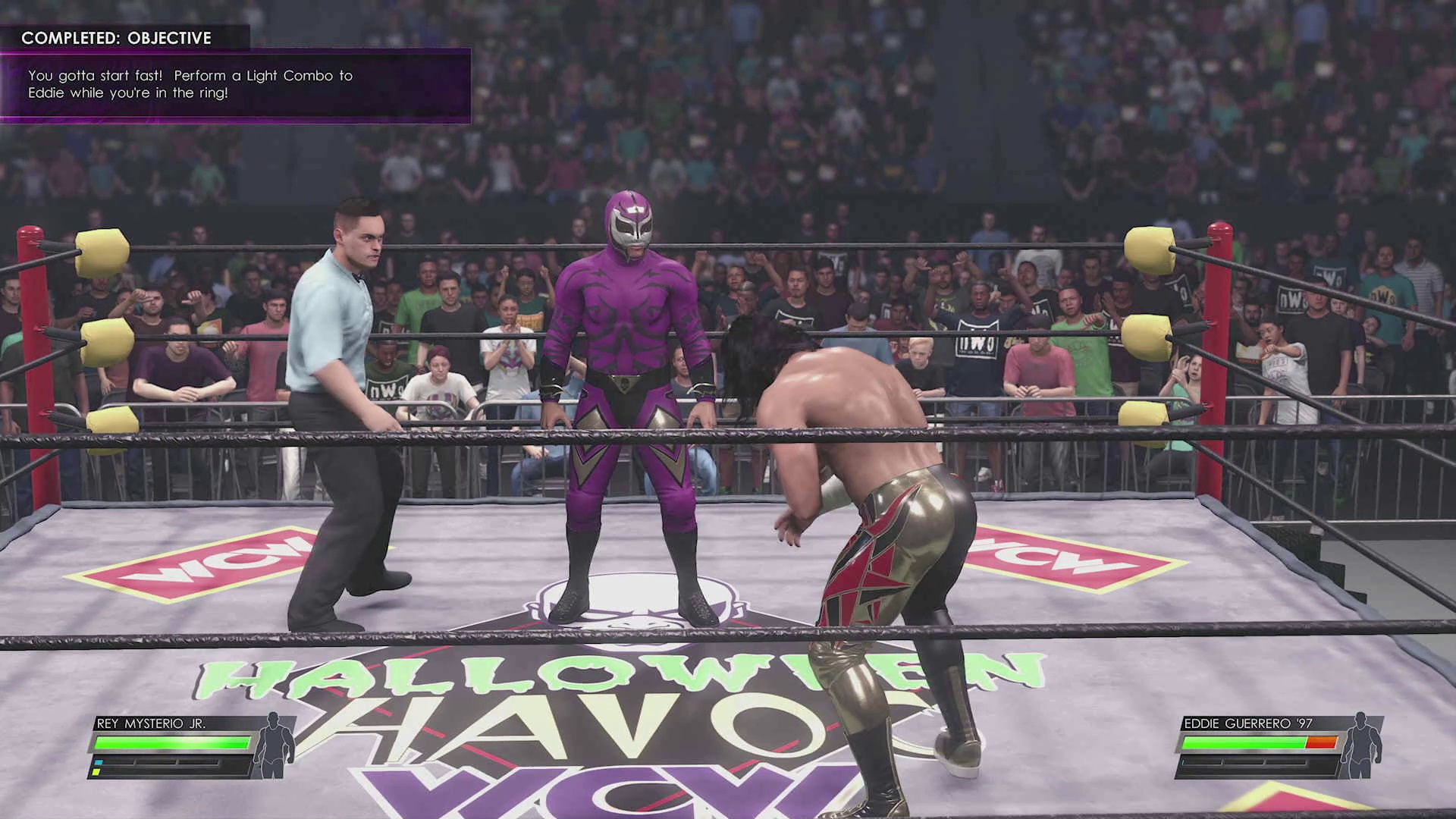
Task: Select the blue special meter segment icon
Action: pos(99,762)
